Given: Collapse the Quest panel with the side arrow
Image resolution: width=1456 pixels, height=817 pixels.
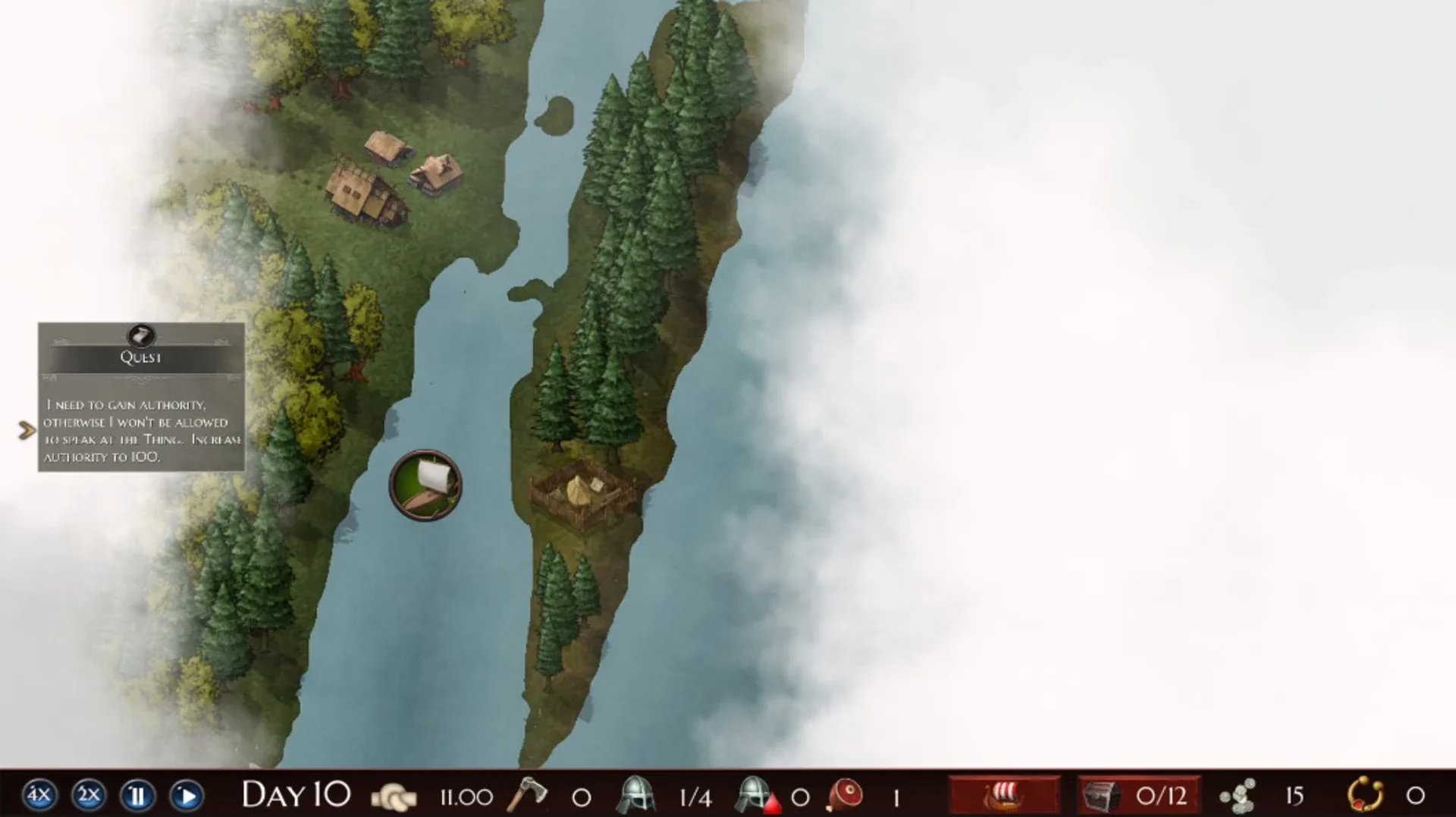Looking at the screenshot, I should click(x=27, y=429).
